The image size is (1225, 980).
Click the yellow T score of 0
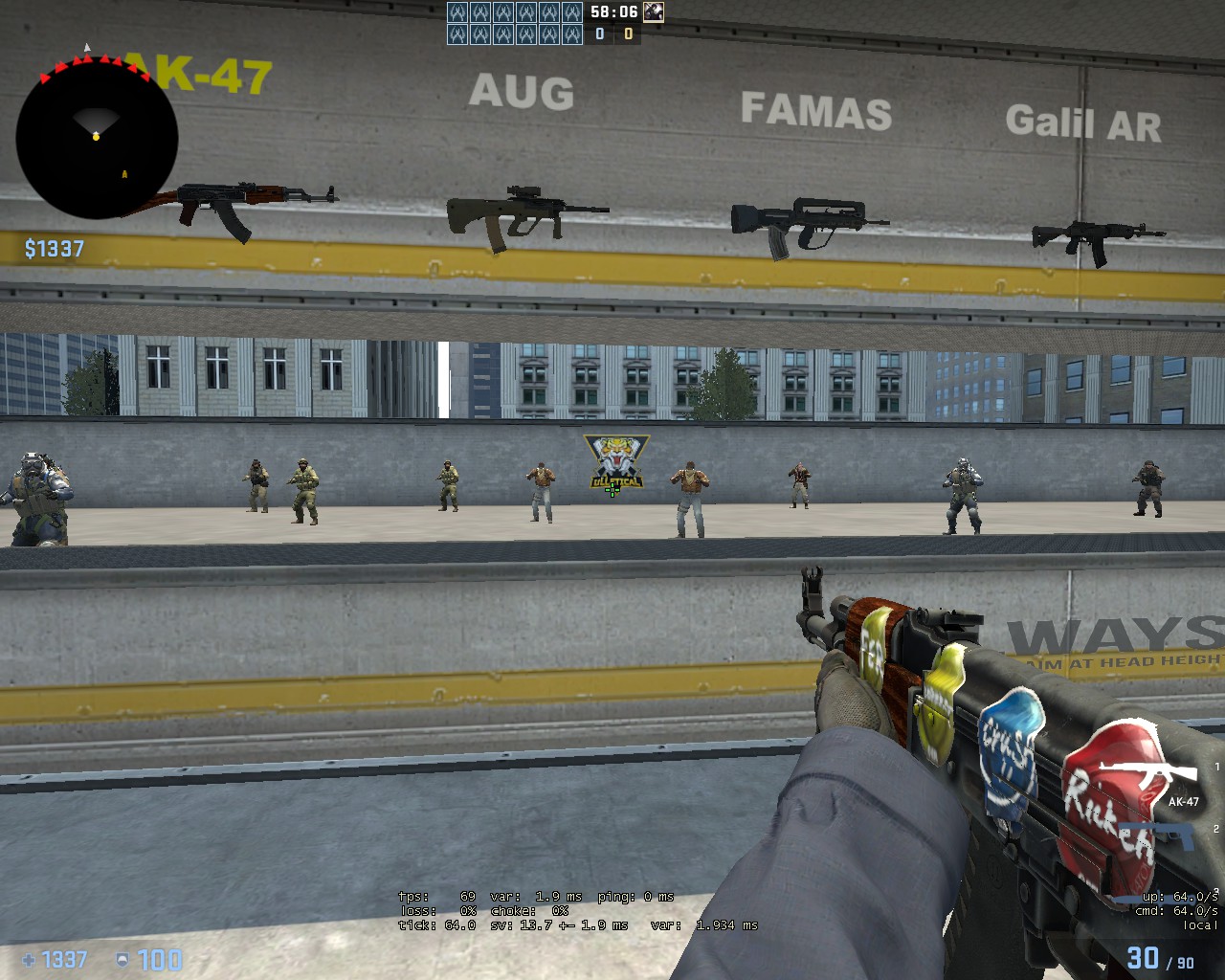click(627, 33)
